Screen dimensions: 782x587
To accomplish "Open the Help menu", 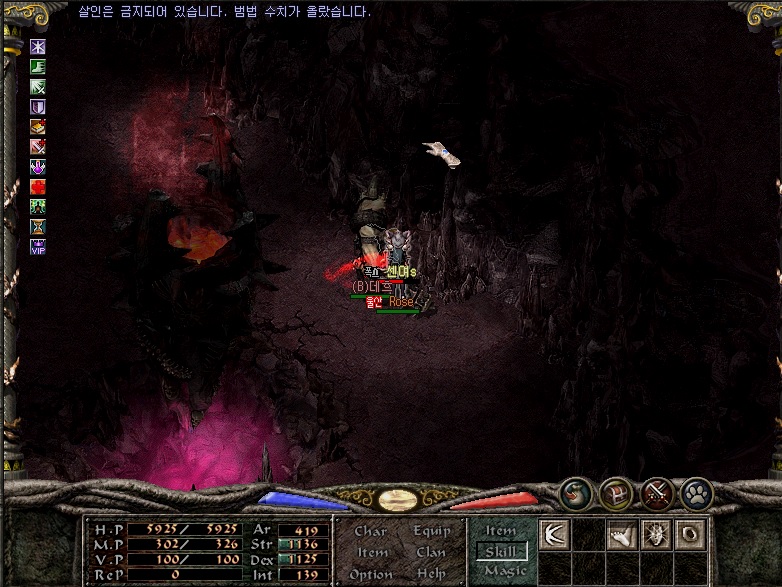I will coord(431,574).
